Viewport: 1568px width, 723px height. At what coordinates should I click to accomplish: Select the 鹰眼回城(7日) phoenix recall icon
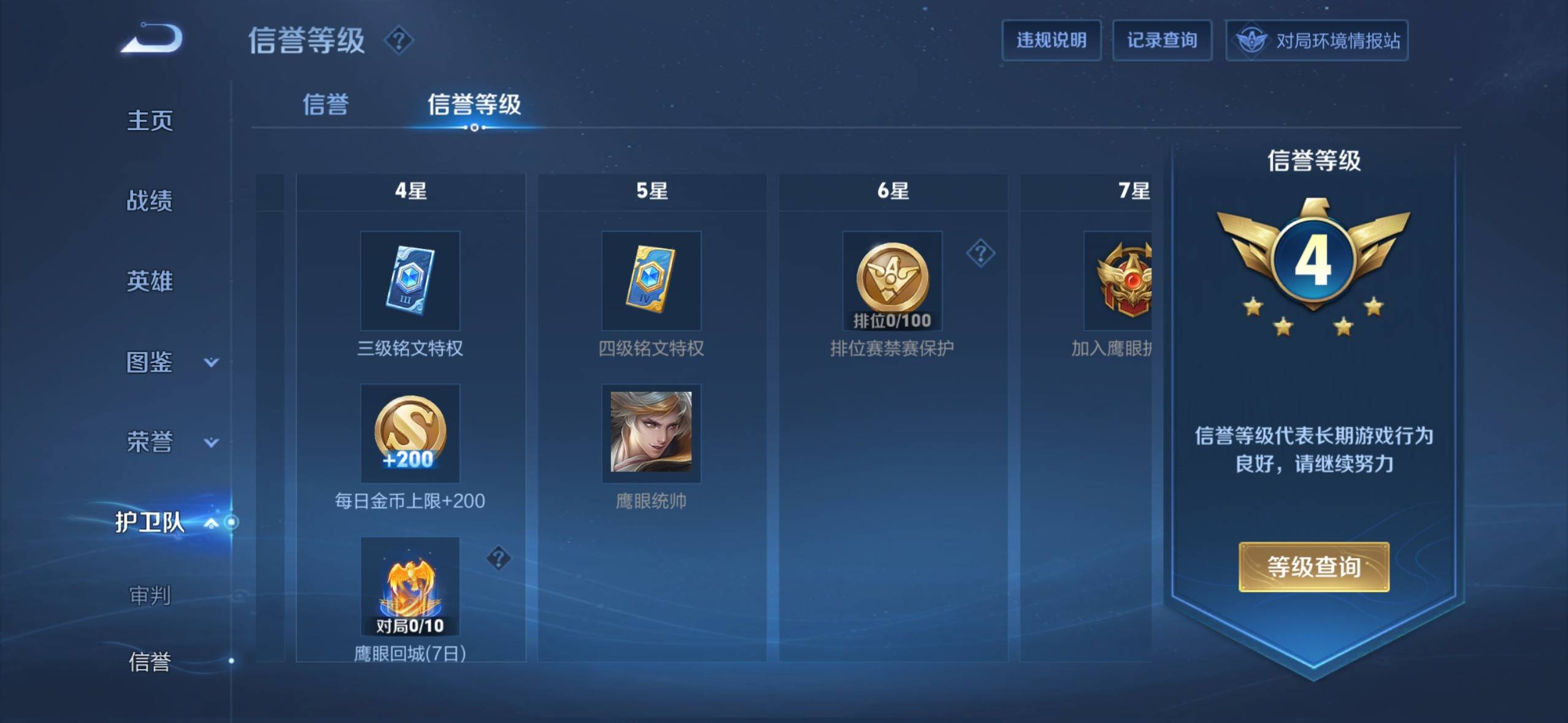pyautogui.click(x=410, y=586)
